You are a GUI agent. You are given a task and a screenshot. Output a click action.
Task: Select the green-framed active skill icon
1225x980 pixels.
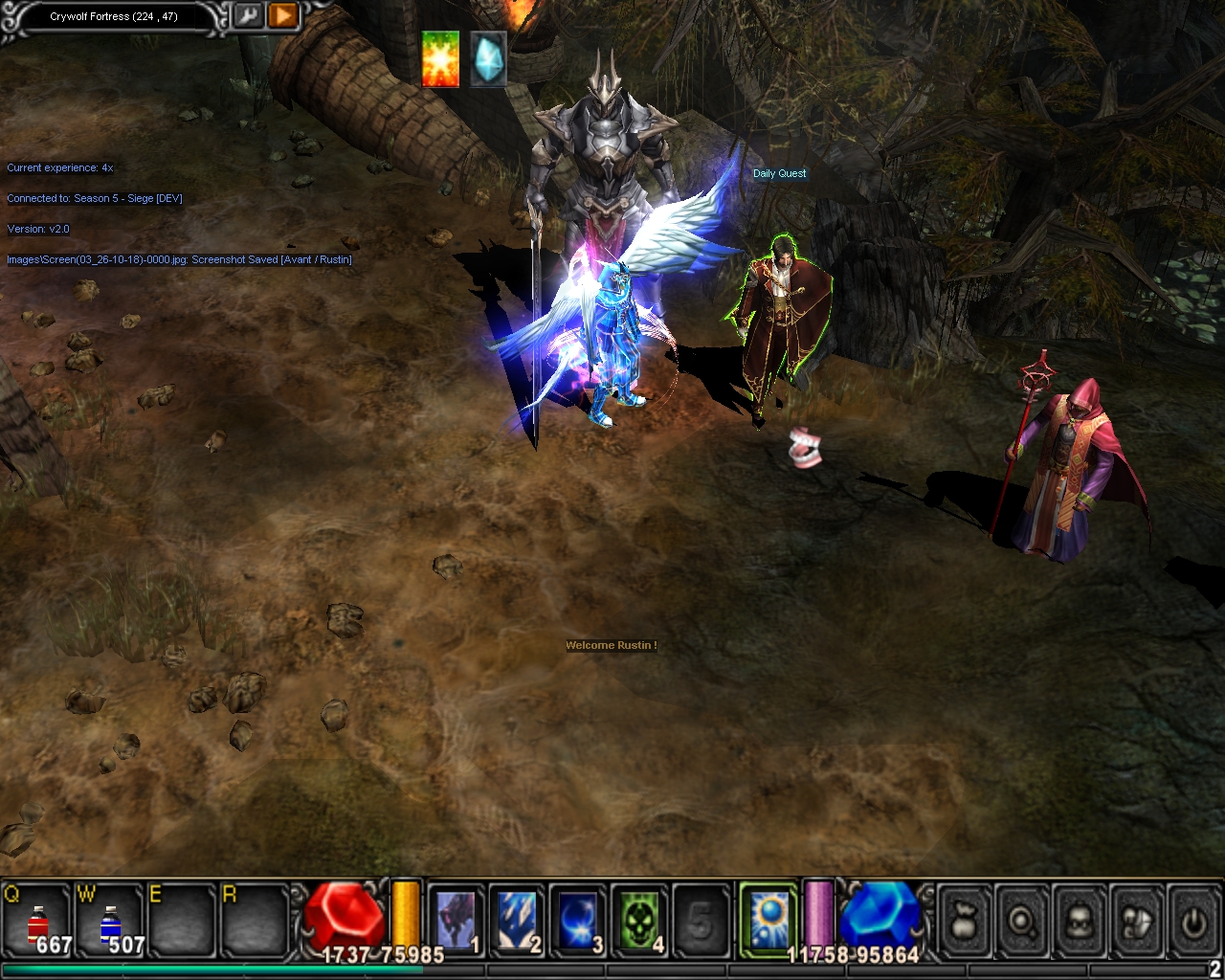pos(768,916)
